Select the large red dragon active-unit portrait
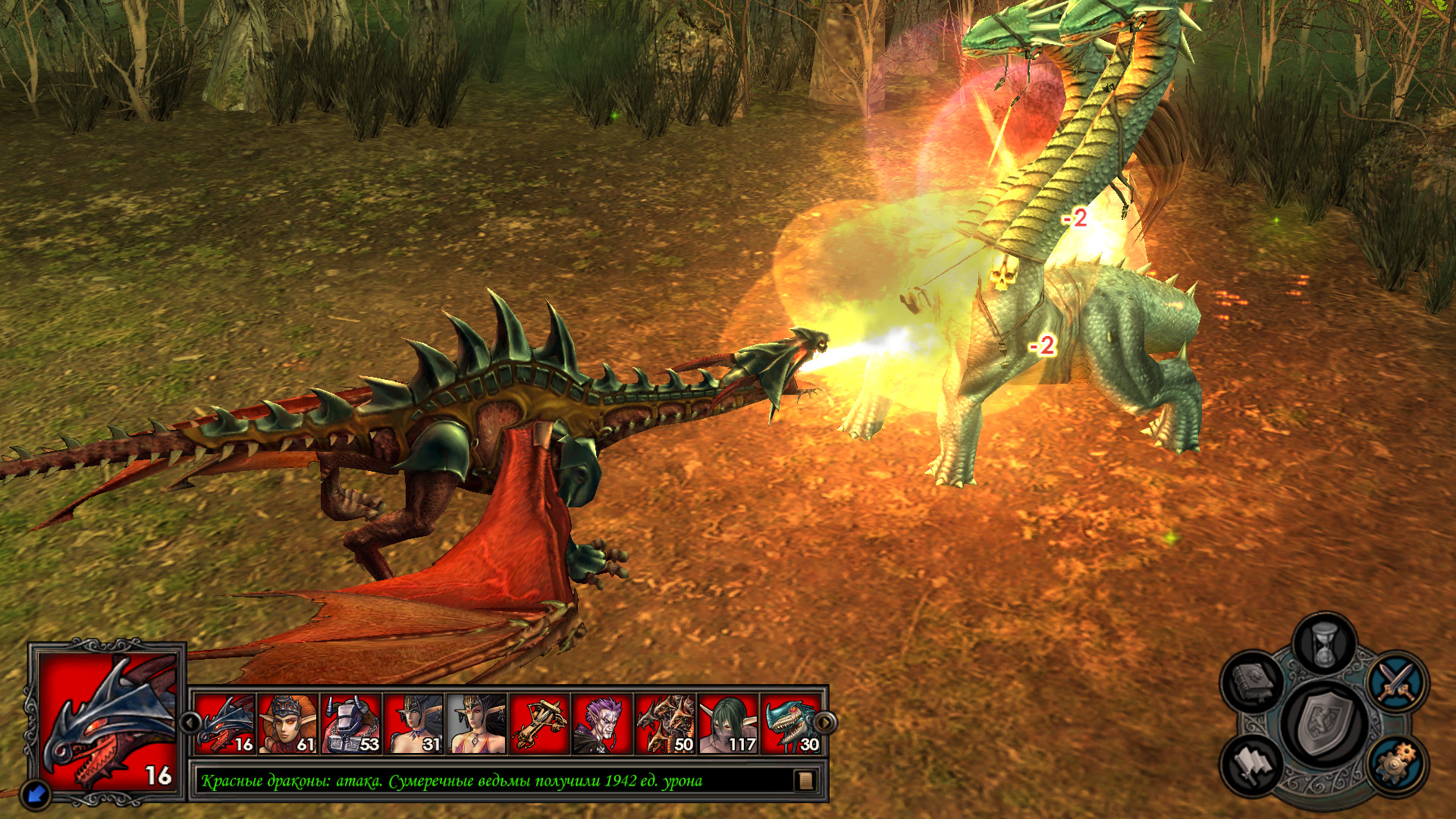1456x819 pixels. (x=108, y=722)
